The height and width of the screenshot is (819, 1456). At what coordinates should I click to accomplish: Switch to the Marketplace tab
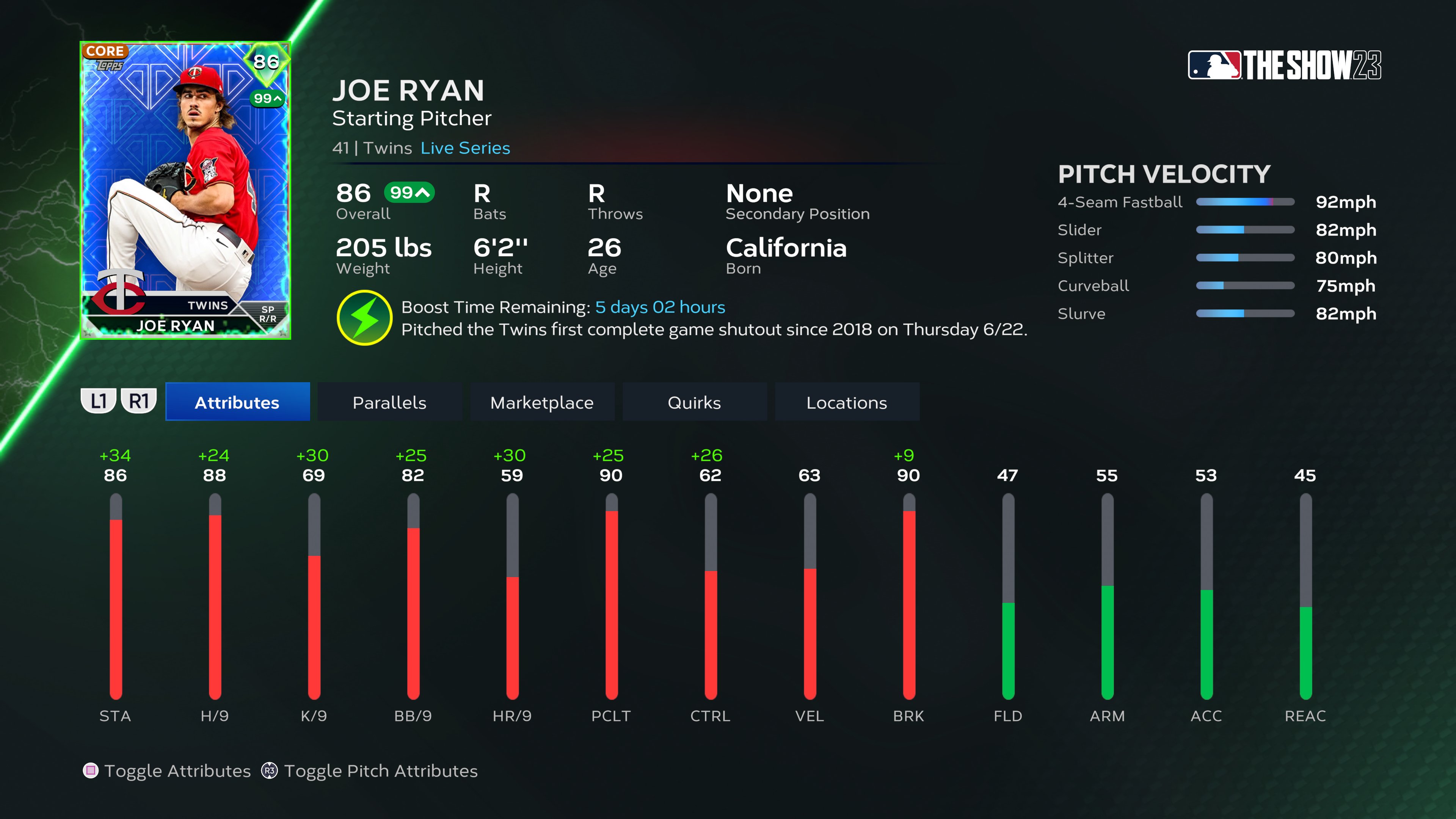click(542, 402)
